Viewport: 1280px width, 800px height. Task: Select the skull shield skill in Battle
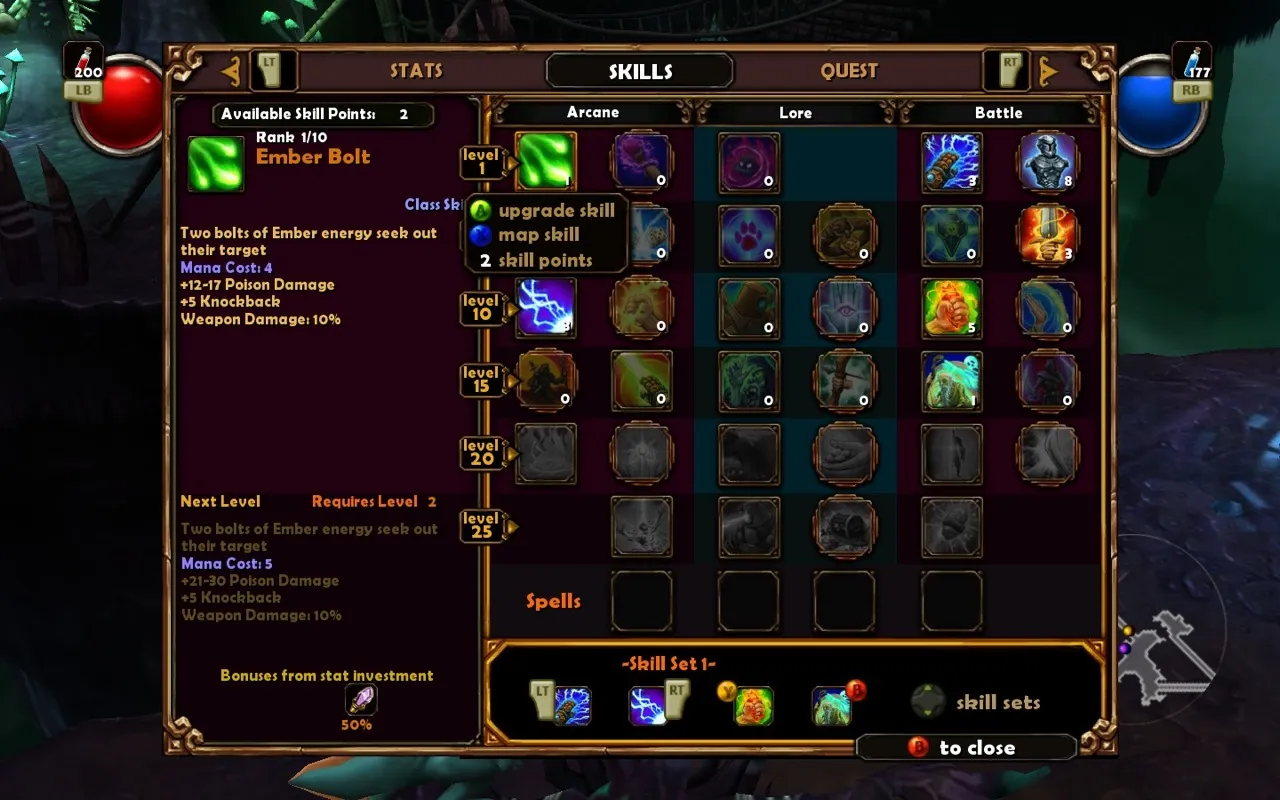(x=951, y=235)
